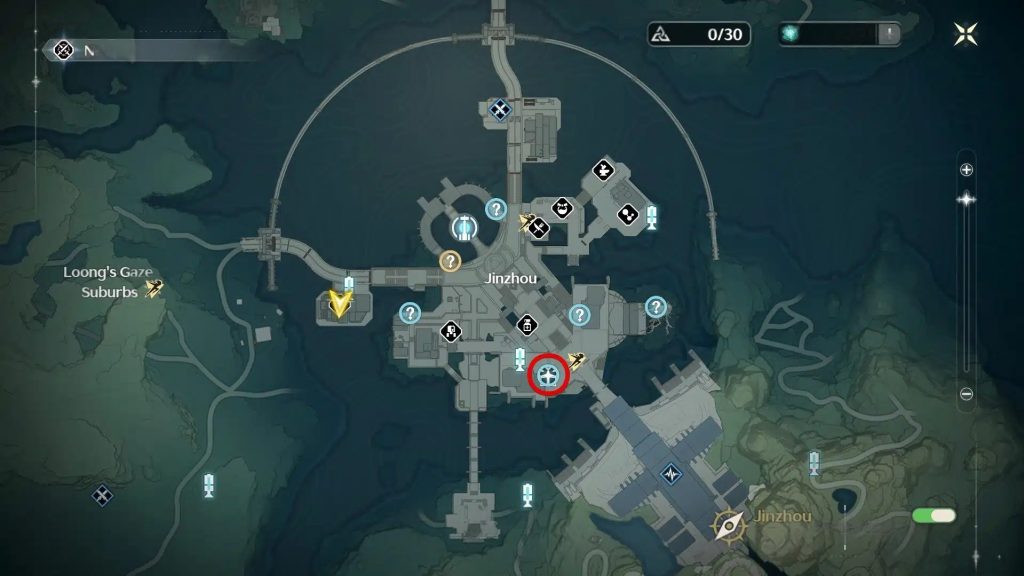Close the map with the star icon
This screenshot has width=1024, height=576.
coord(965,34)
